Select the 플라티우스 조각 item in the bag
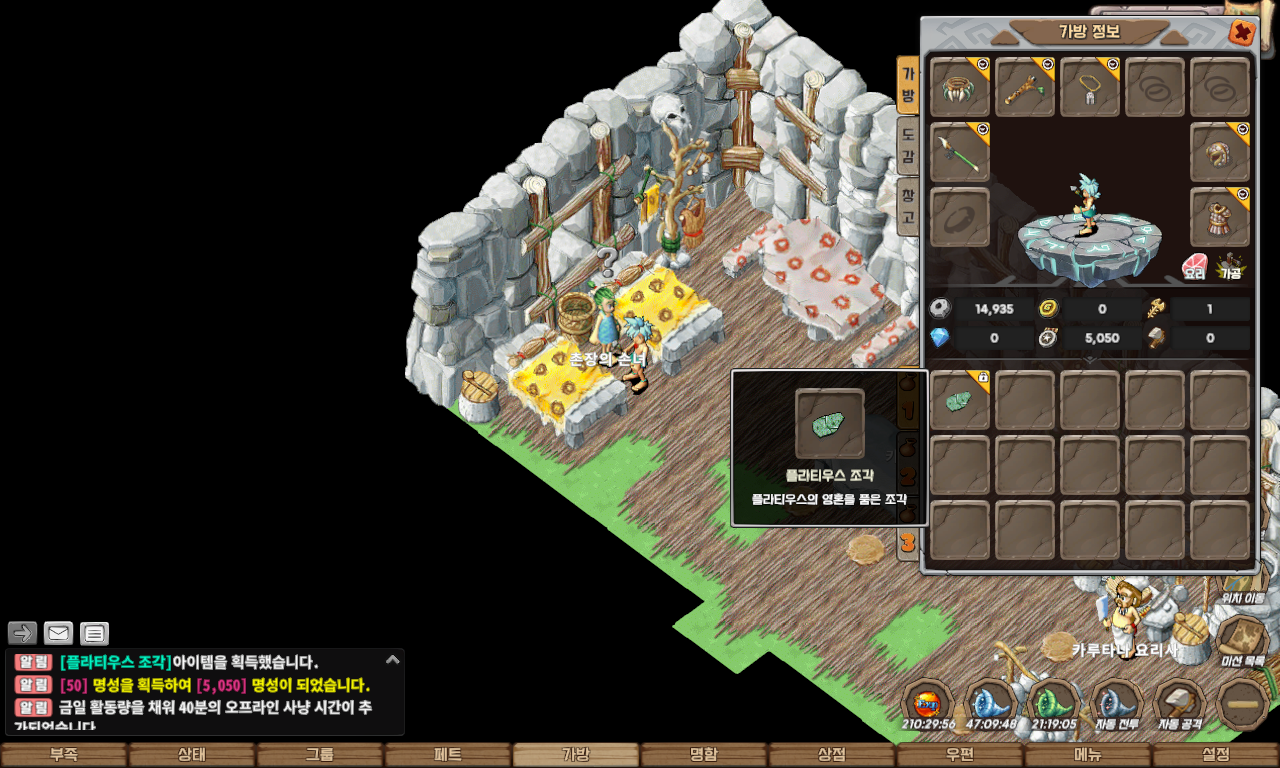Viewport: 1280px width, 768px height. point(960,400)
